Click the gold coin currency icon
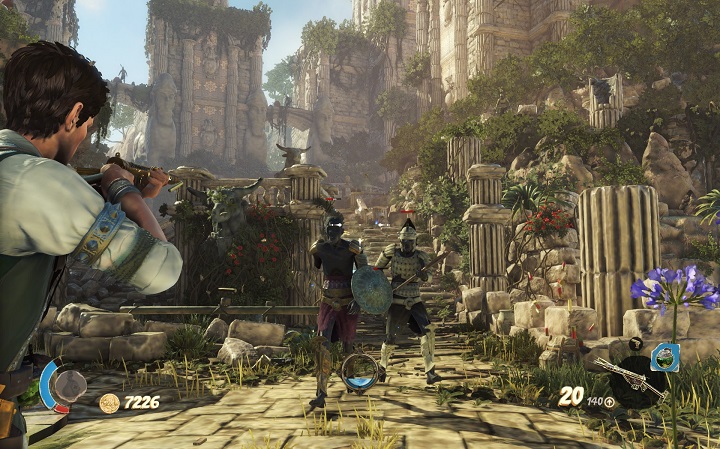The height and width of the screenshot is (449, 720). point(109,402)
